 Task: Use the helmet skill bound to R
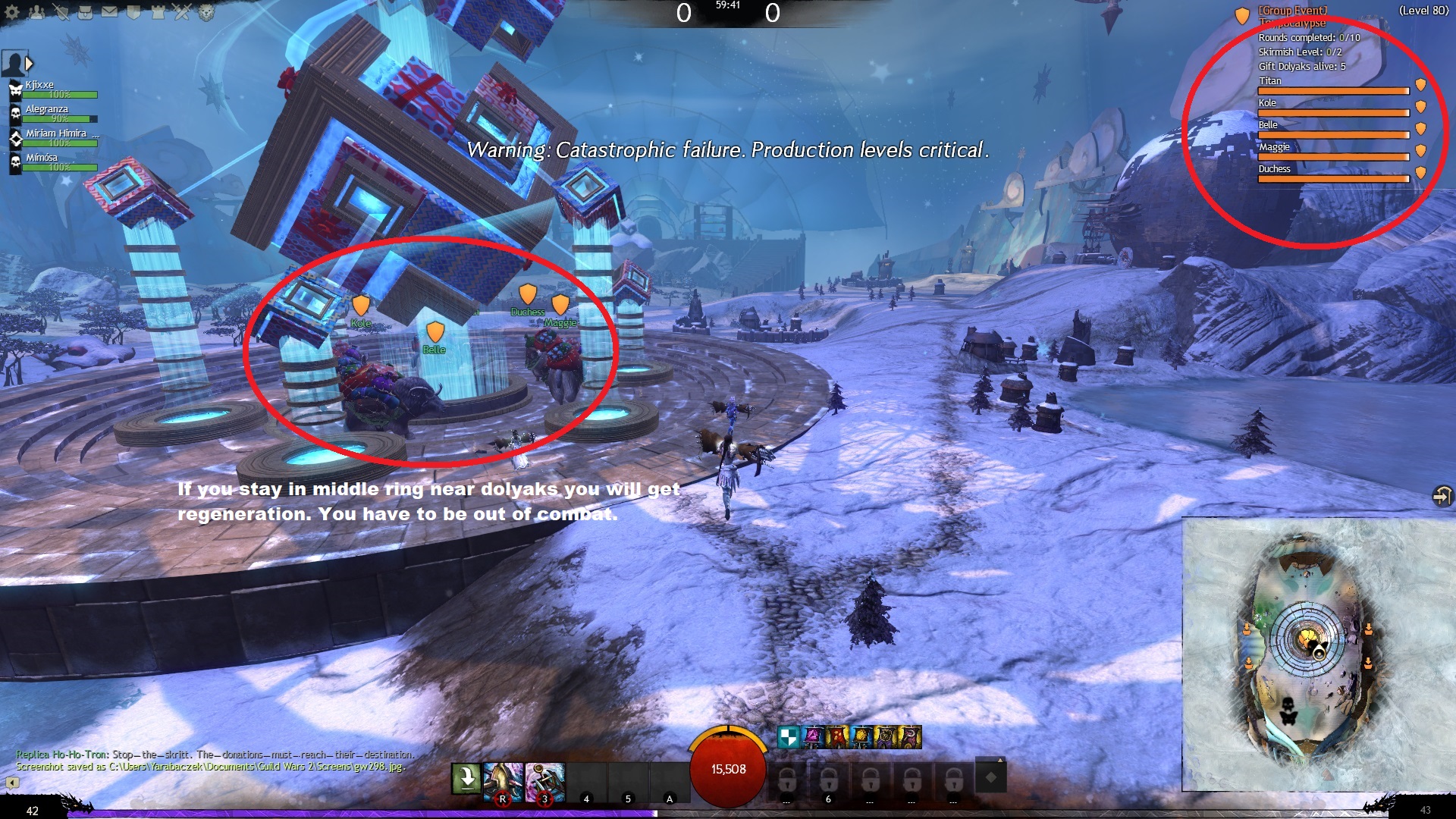[503, 781]
